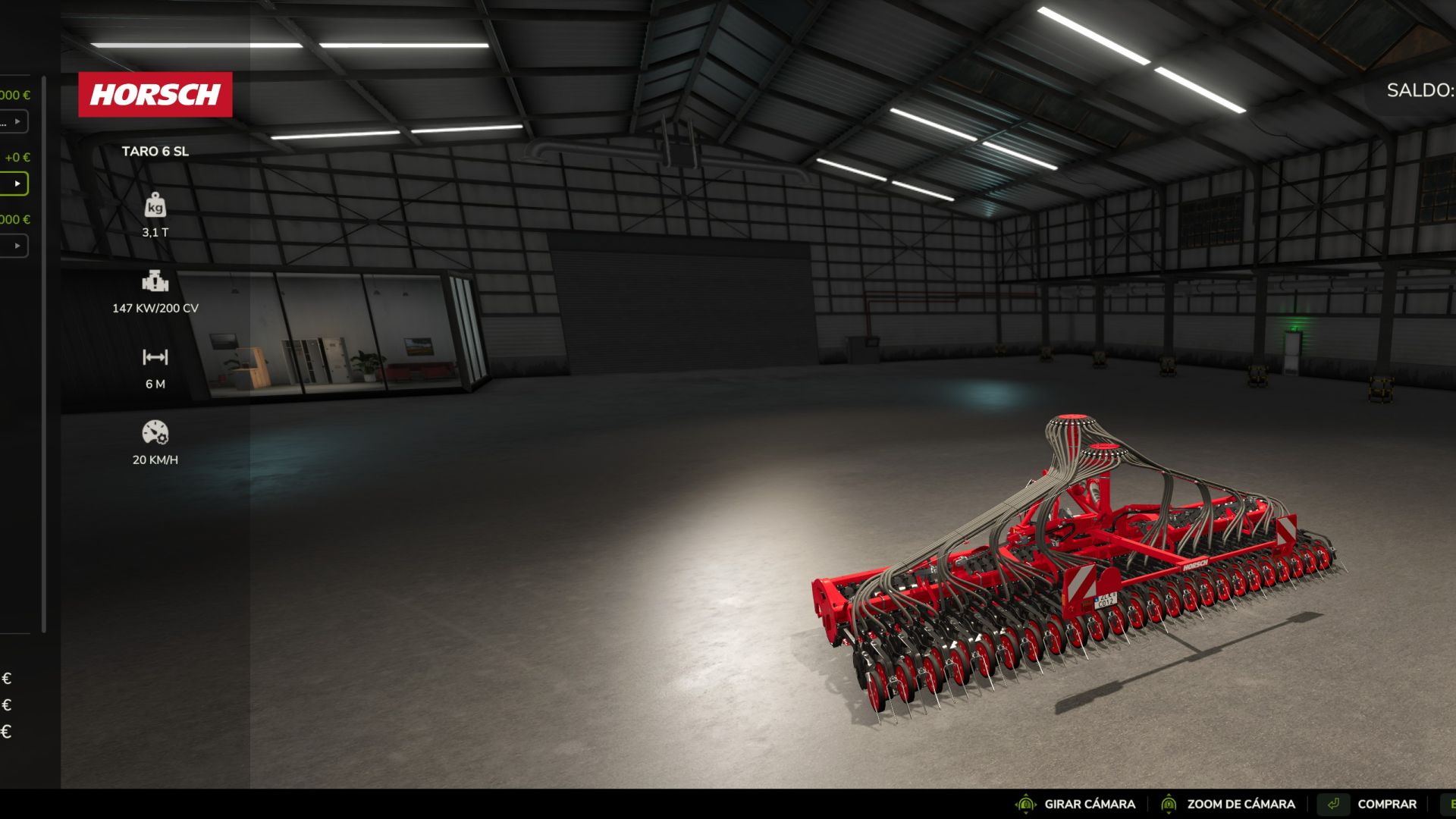Viewport: 1456px width, 819px height.
Task: Click the mouse icon beside ZOOM DE CÁMARA
Action: (x=1168, y=804)
